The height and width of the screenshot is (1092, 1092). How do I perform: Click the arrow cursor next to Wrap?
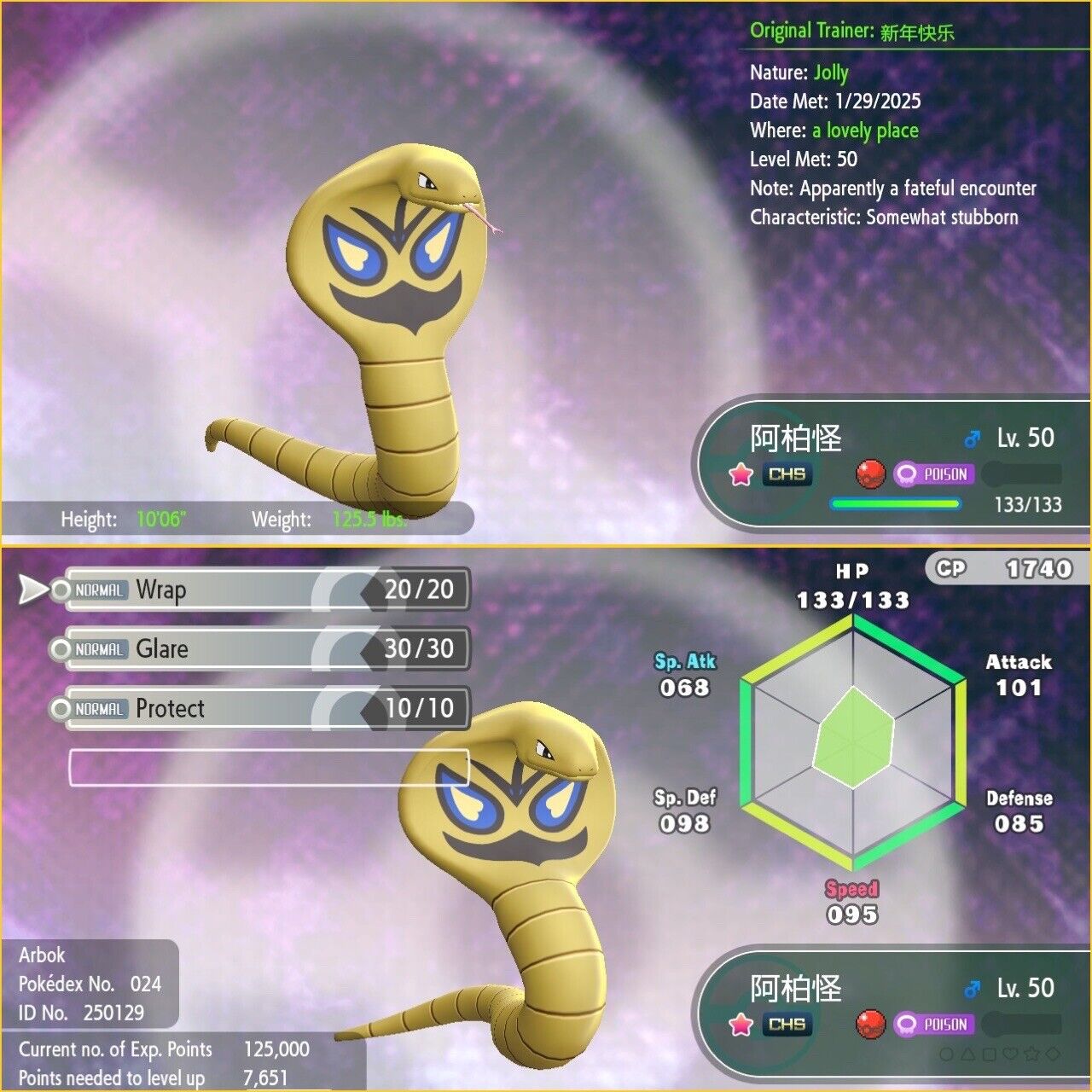pos(30,590)
